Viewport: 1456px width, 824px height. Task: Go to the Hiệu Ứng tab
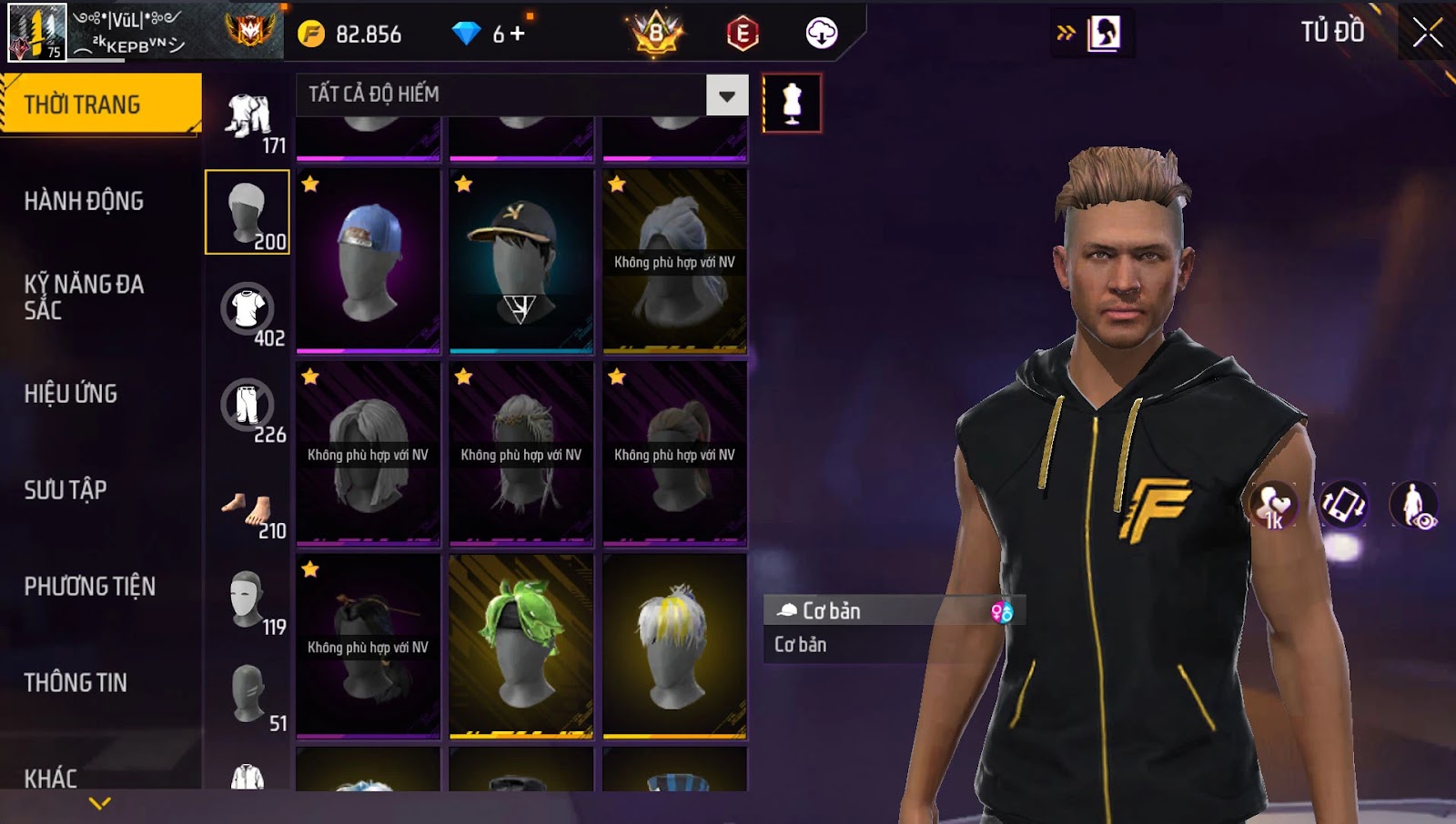71,394
